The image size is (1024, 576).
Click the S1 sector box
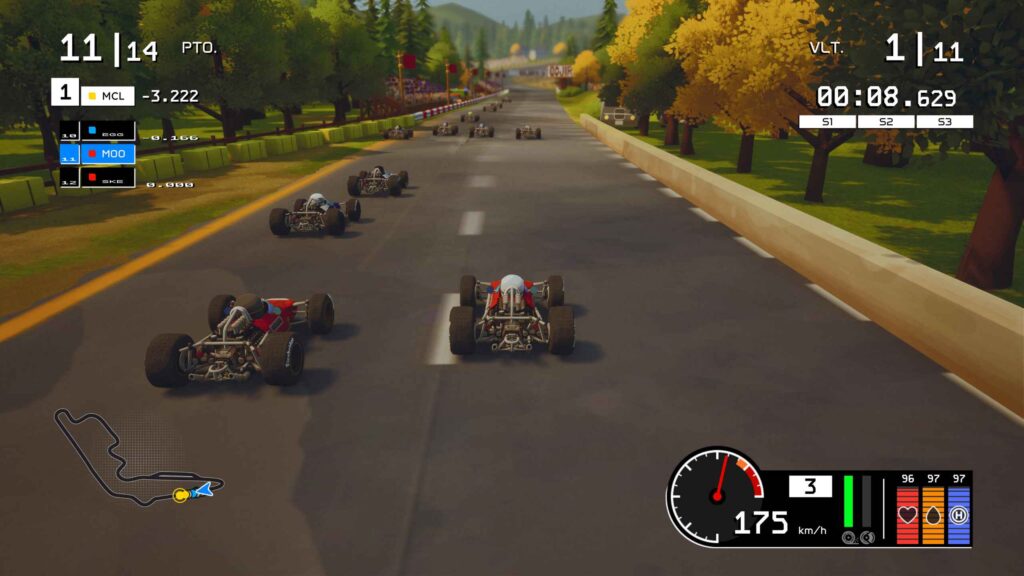pyautogui.click(x=828, y=122)
